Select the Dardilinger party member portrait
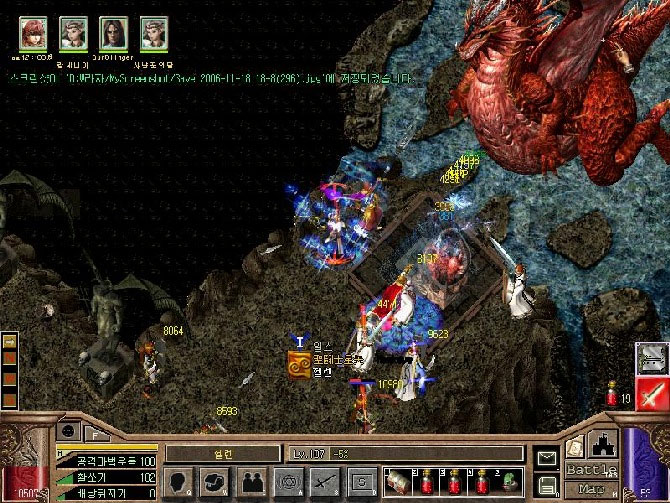 pyautogui.click(x=113, y=33)
